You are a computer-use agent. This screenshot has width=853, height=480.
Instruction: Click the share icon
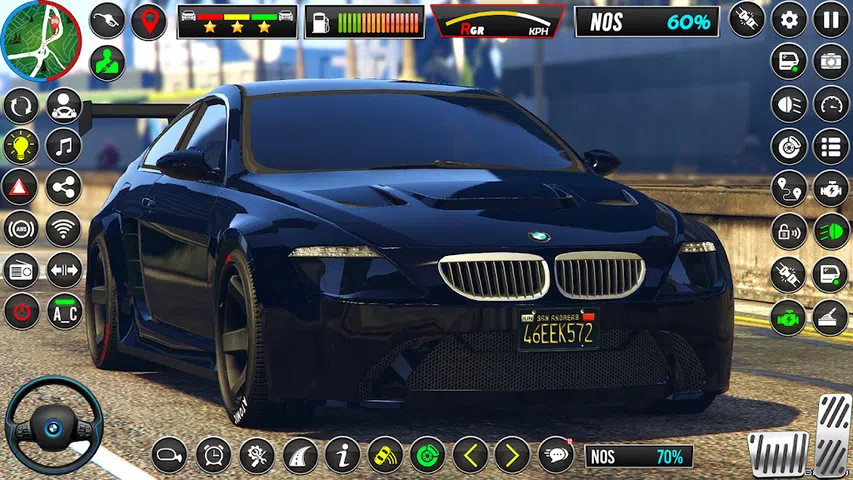click(x=64, y=187)
